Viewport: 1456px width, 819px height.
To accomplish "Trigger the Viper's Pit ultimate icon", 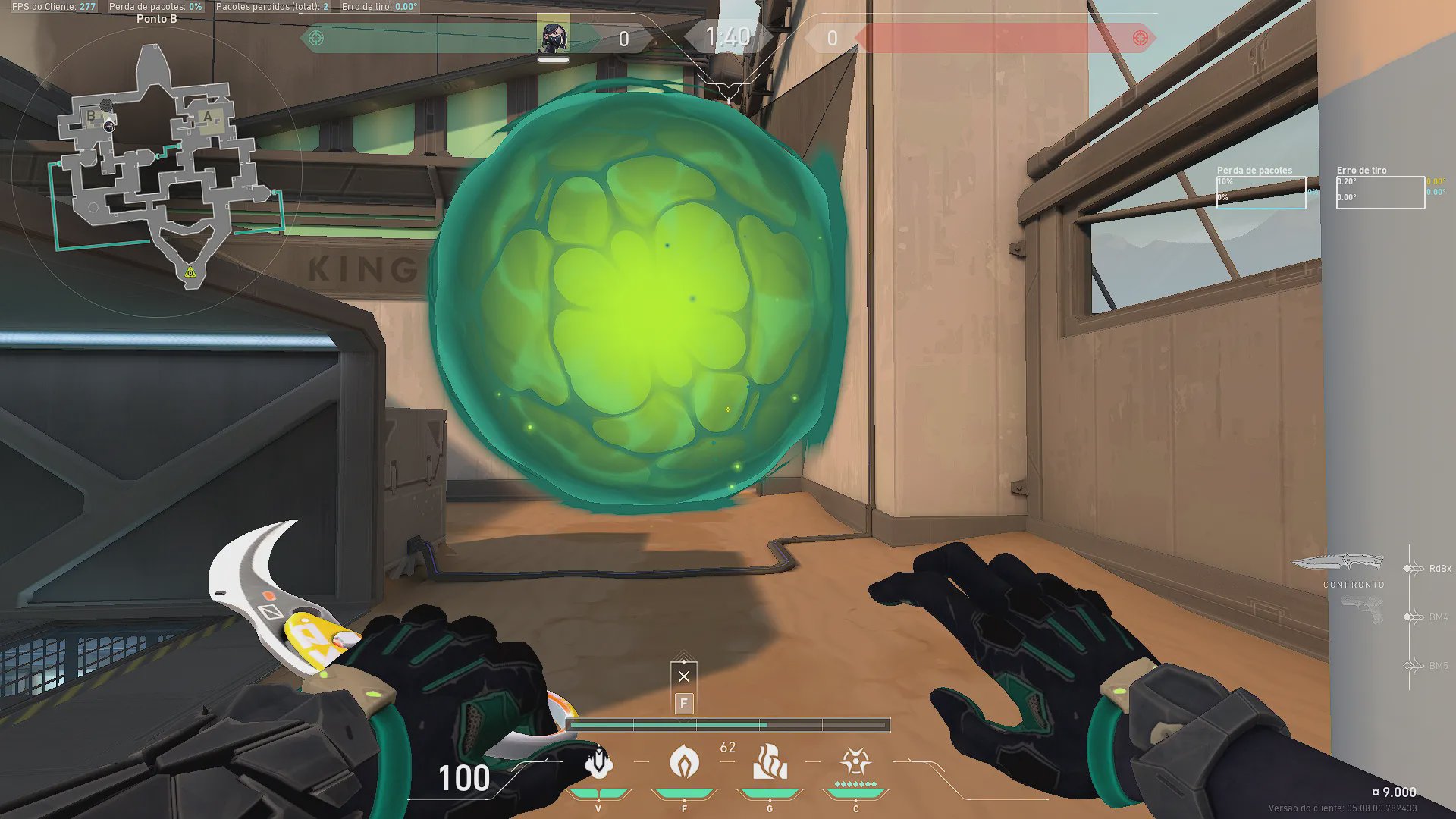I will pos(855,762).
